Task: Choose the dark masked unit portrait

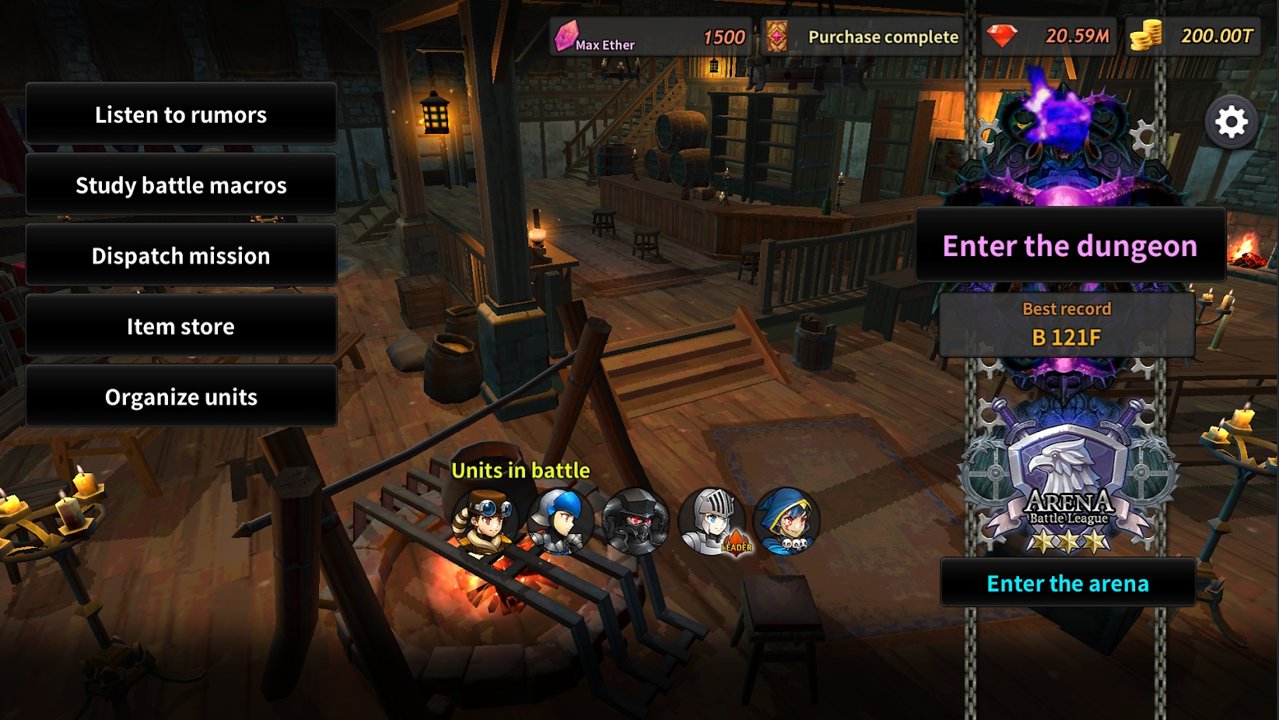Action: [x=636, y=521]
